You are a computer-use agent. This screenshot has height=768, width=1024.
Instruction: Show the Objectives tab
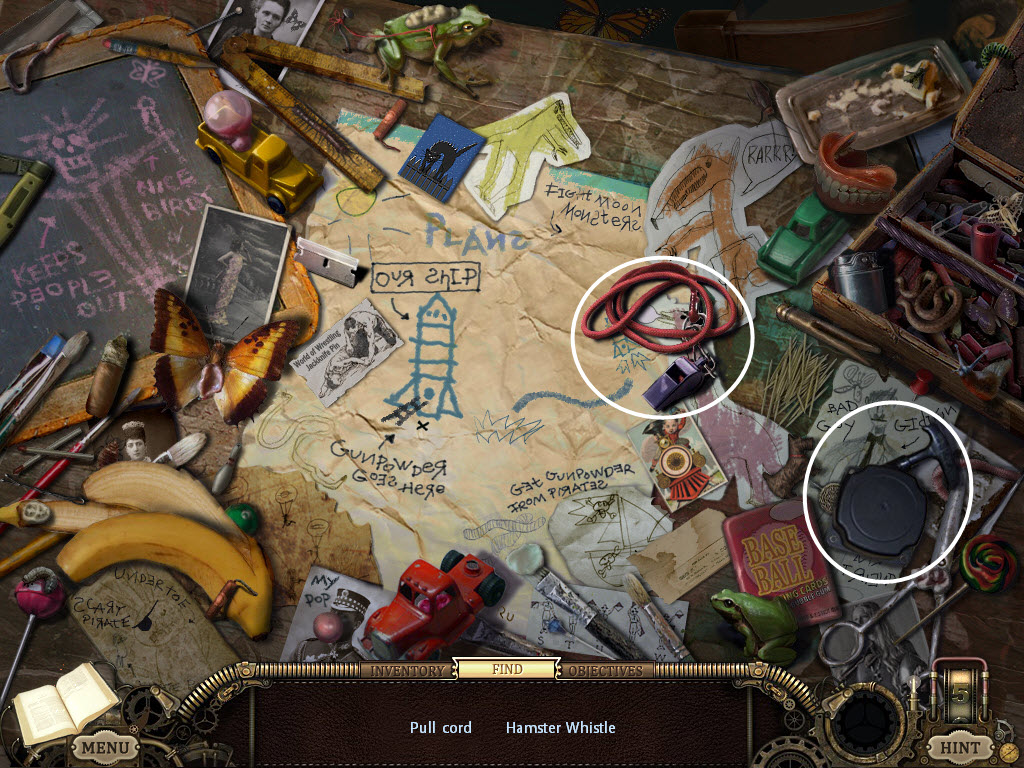(x=607, y=670)
